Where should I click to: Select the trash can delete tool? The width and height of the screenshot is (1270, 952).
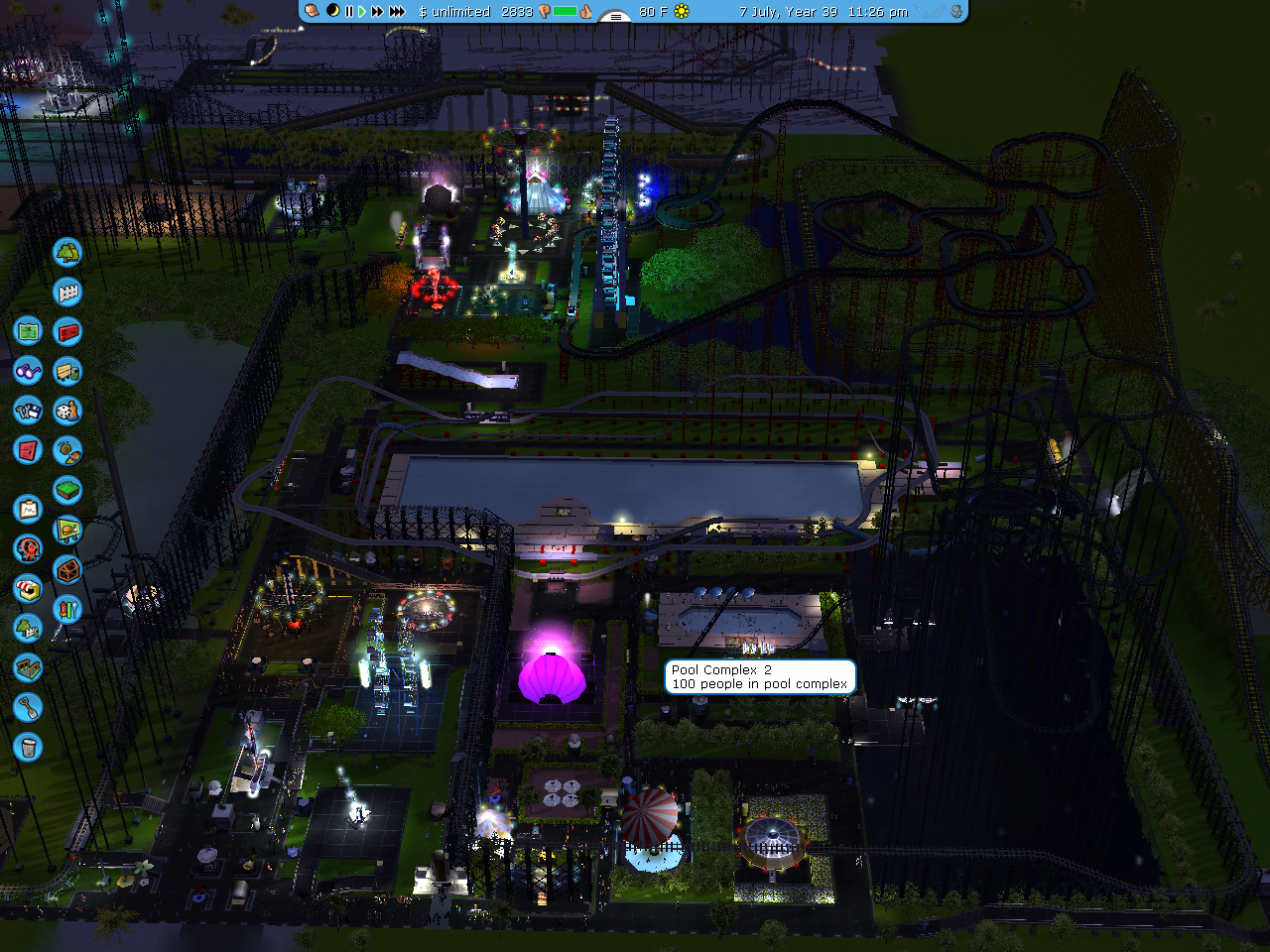coord(28,747)
